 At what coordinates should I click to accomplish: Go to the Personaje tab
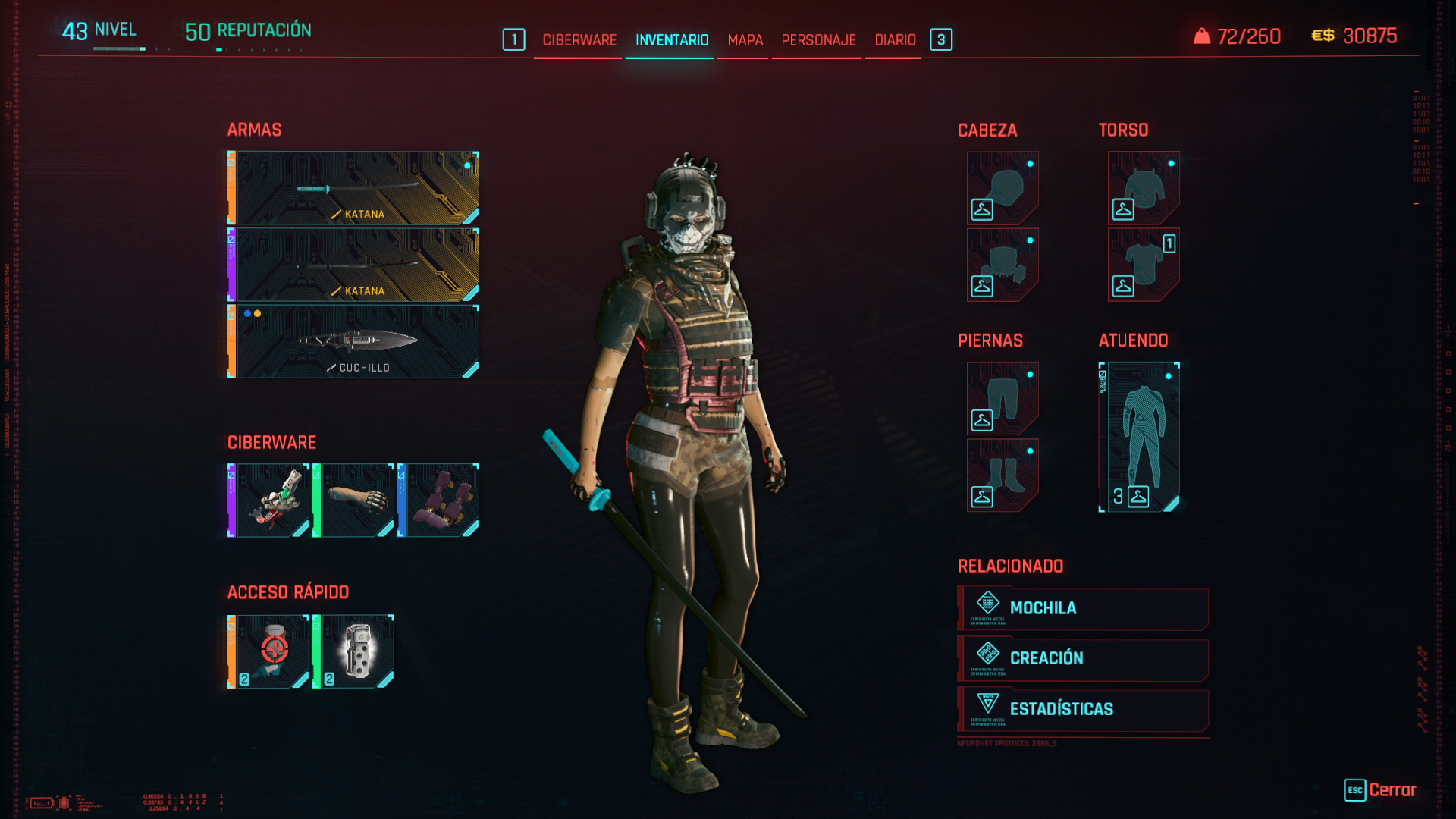[818, 40]
